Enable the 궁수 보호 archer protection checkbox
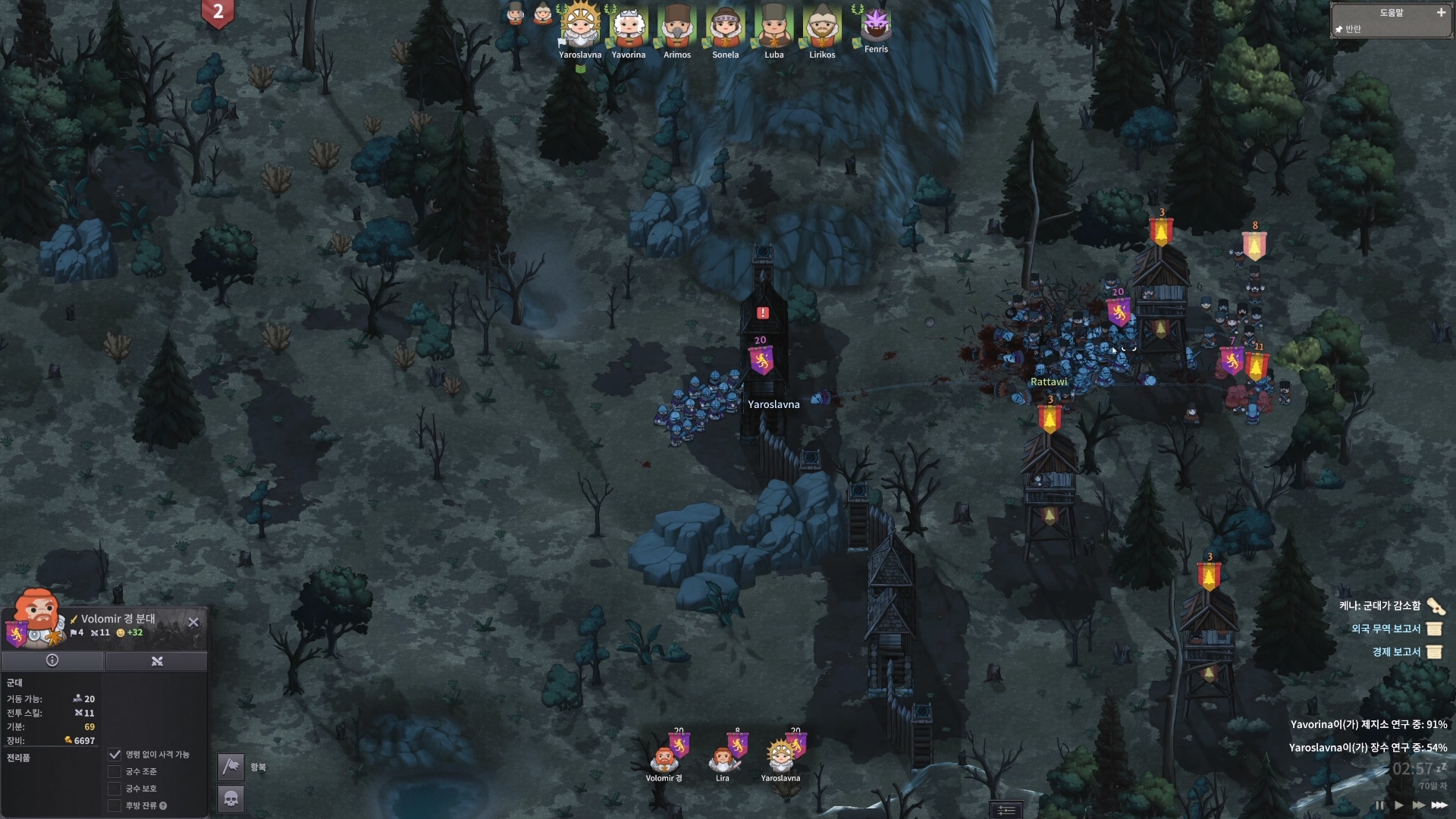 pos(115,789)
